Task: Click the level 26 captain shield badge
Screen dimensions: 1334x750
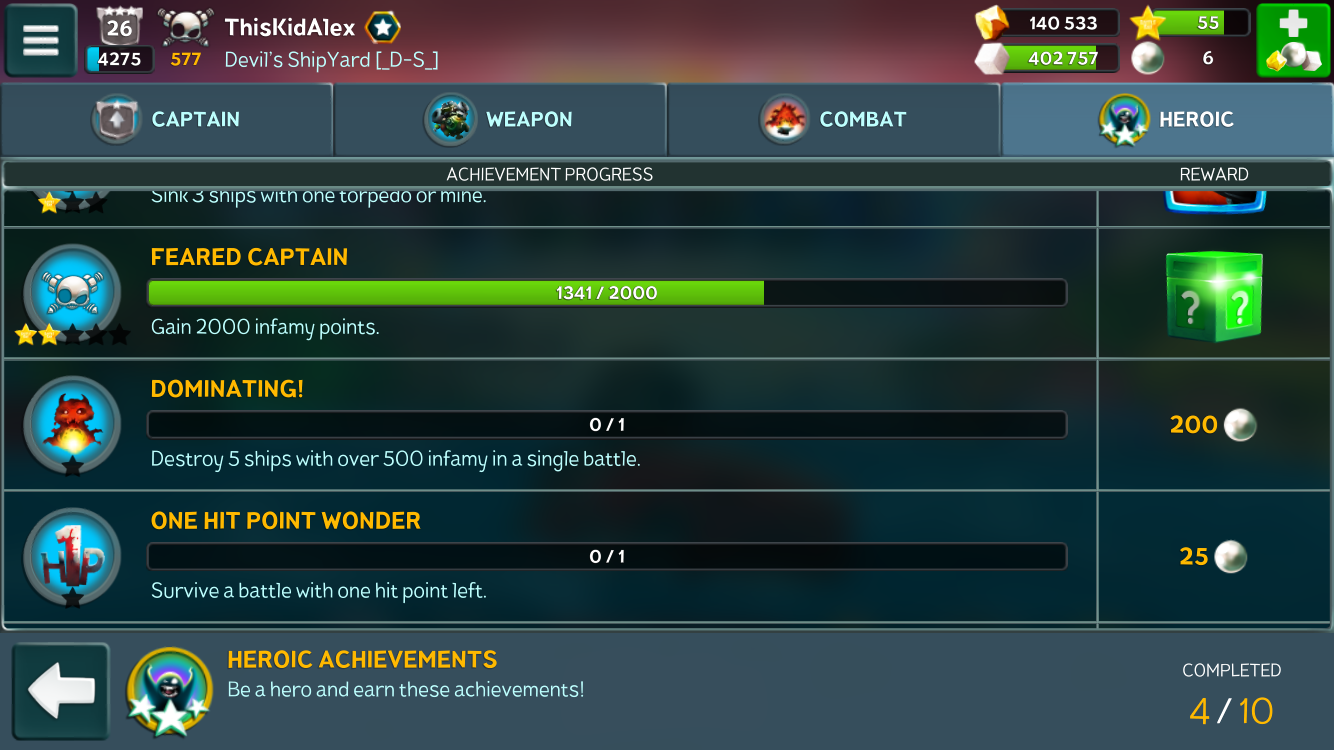Action: point(119,27)
